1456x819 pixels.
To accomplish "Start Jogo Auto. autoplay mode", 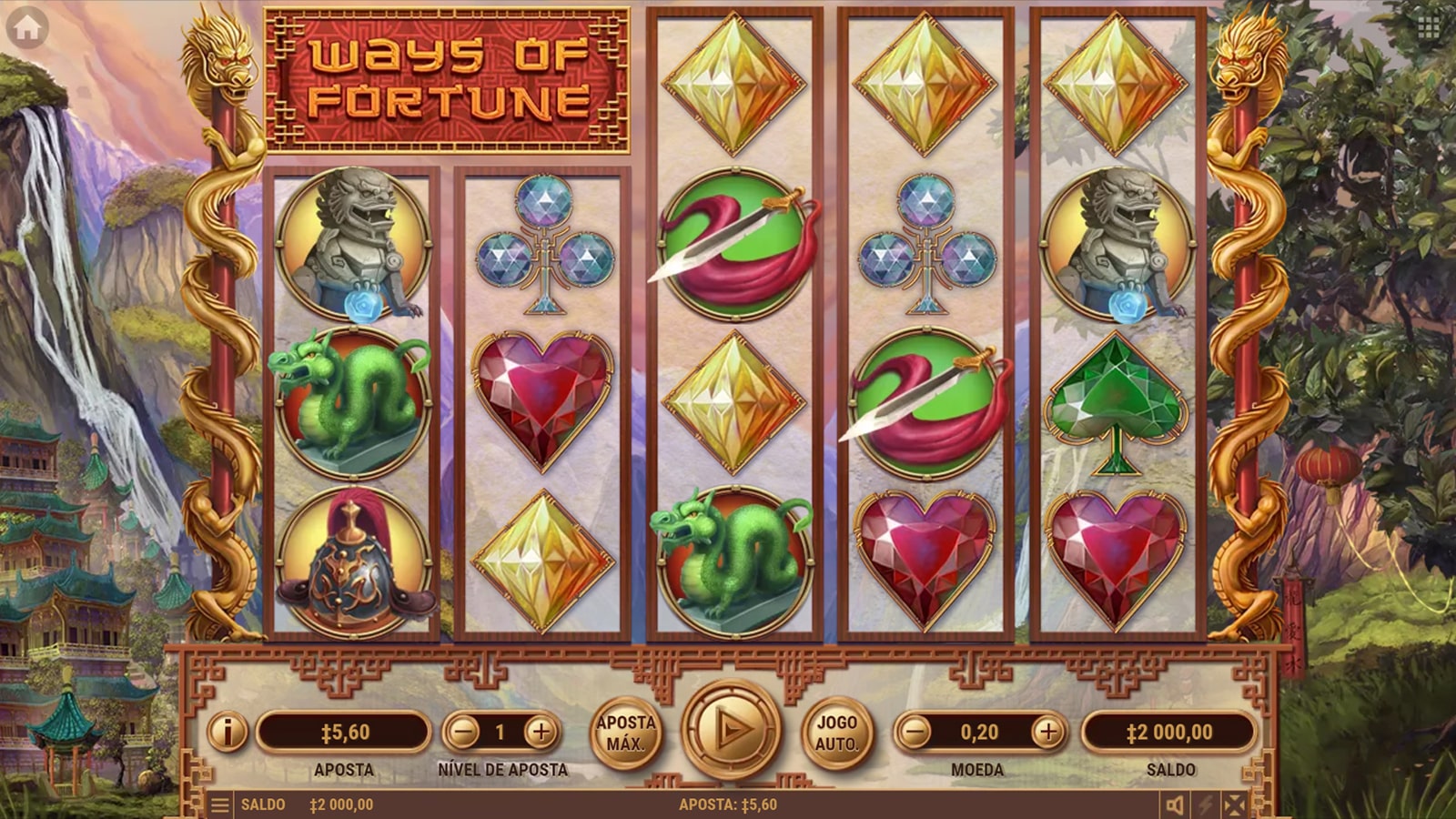I will pyautogui.click(x=836, y=733).
